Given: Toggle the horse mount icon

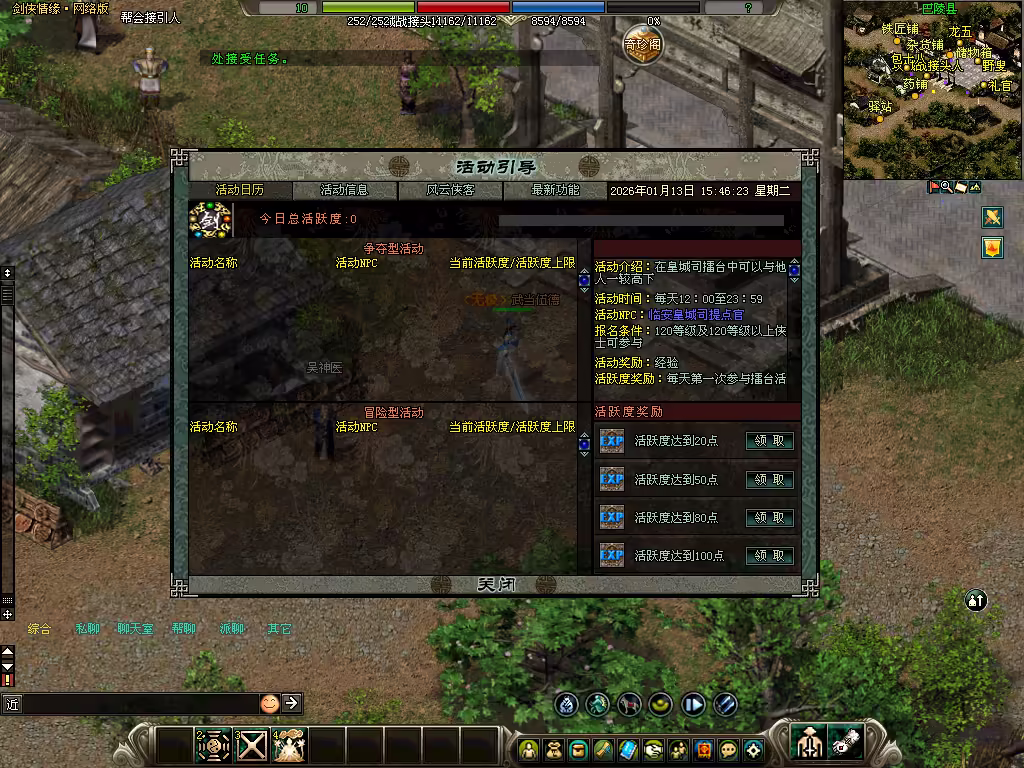Looking at the screenshot, I should (629, 704).
